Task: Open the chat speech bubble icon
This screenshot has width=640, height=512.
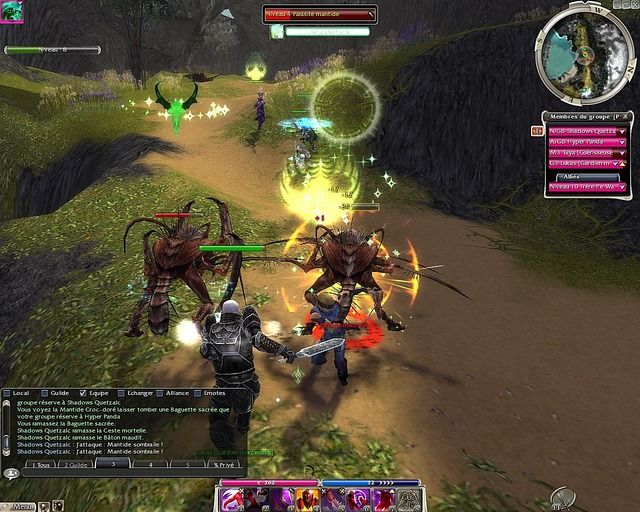Action: point(11,473)
